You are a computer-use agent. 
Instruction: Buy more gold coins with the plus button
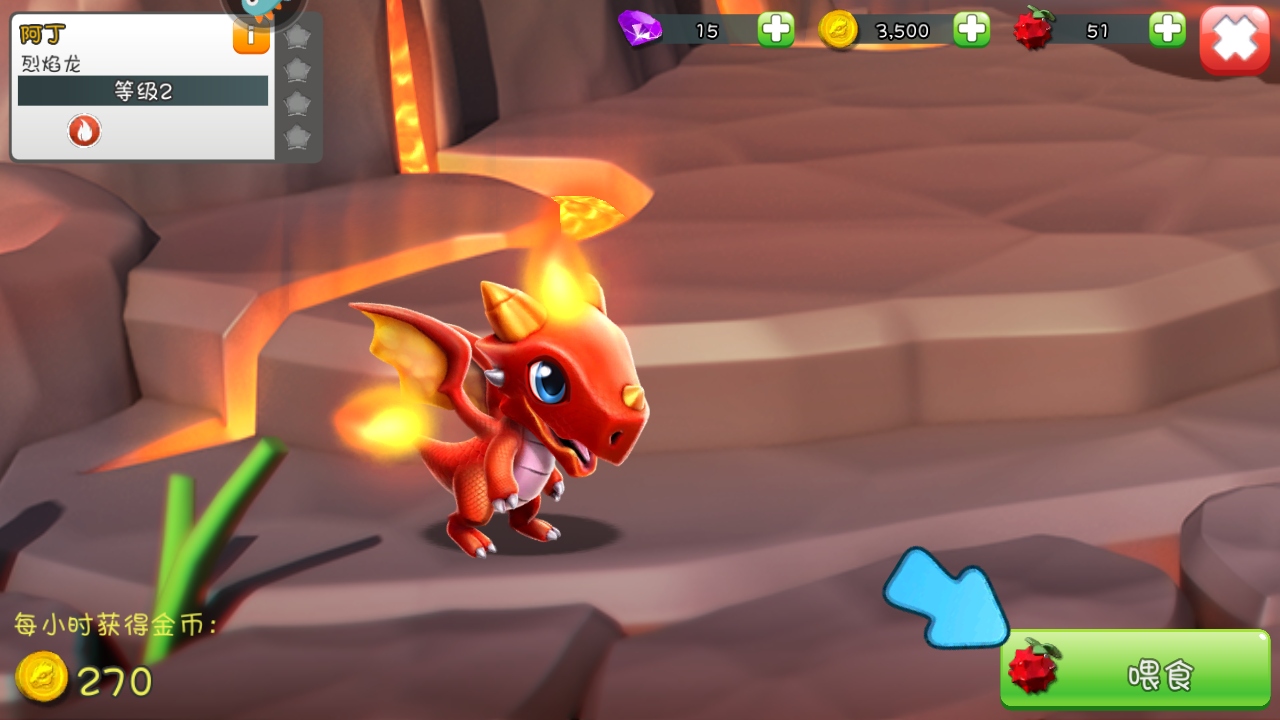[x=971, y=30]
